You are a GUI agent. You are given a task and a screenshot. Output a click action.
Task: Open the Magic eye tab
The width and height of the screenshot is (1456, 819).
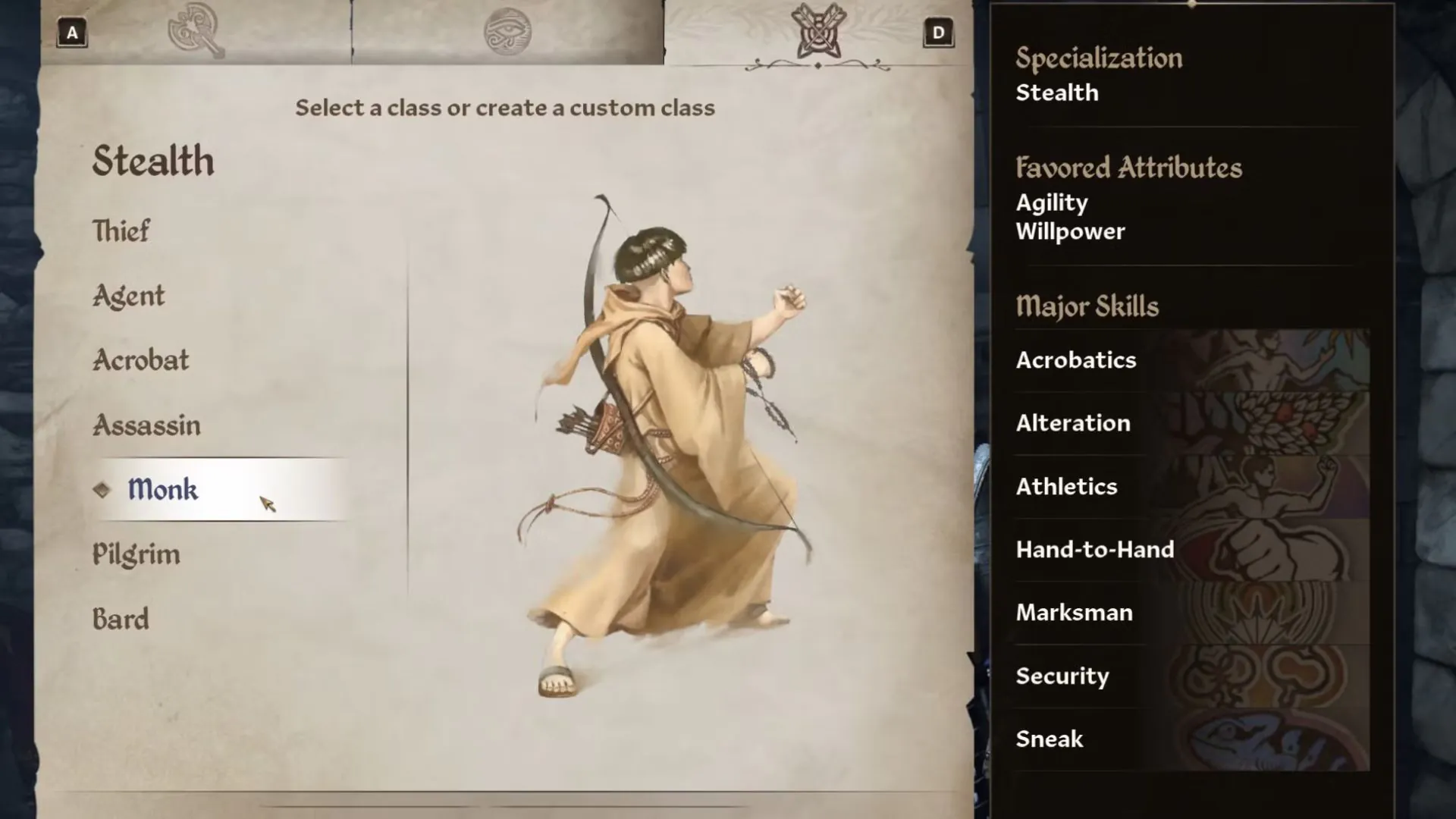(x=507, y=31)
